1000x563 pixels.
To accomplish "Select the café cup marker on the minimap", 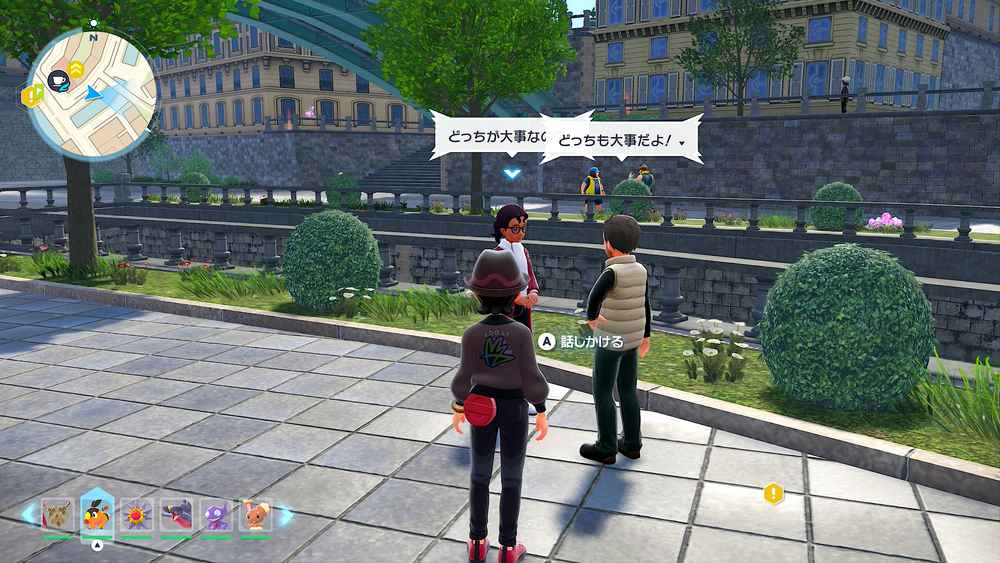I will click(x=58, y=77).
